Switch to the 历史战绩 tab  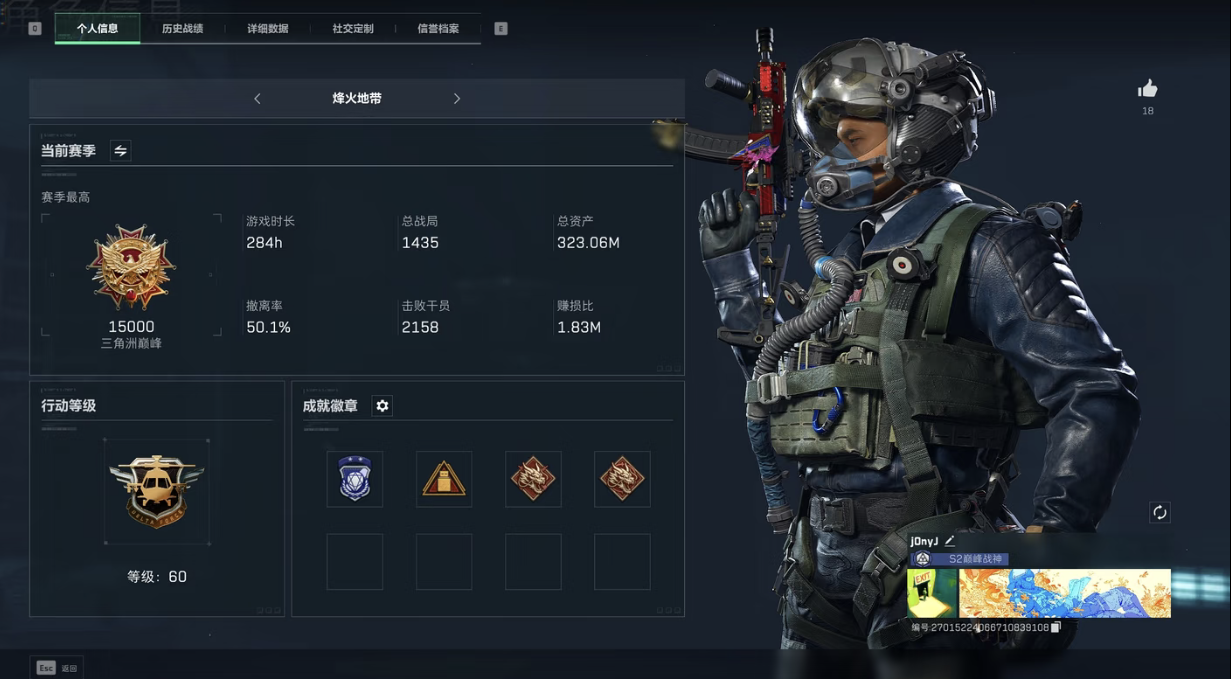[x=182, y=29]
